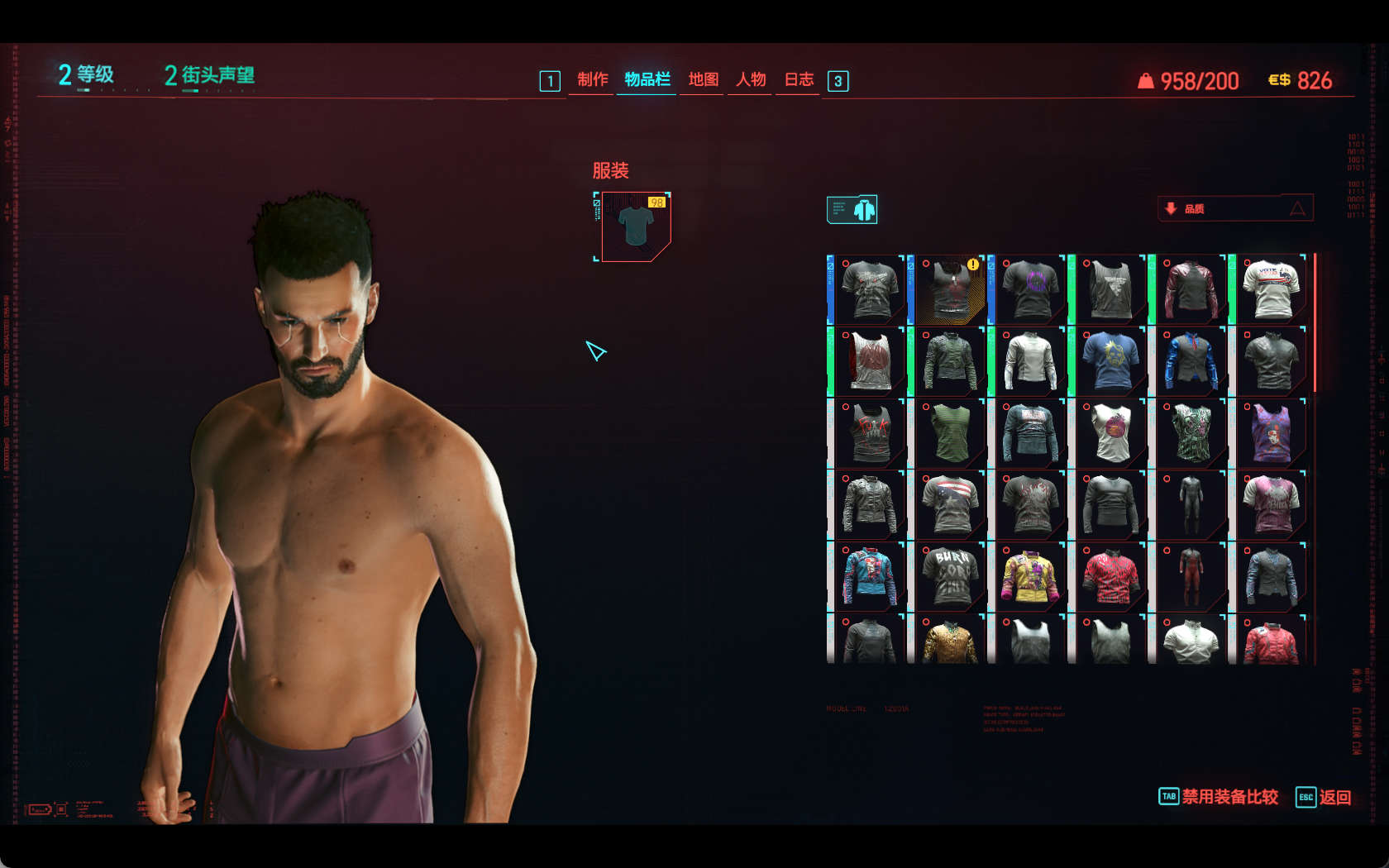Switch to the 人物 character tab
Viewport: 1389px width, 868px height.
coord(751,79)
